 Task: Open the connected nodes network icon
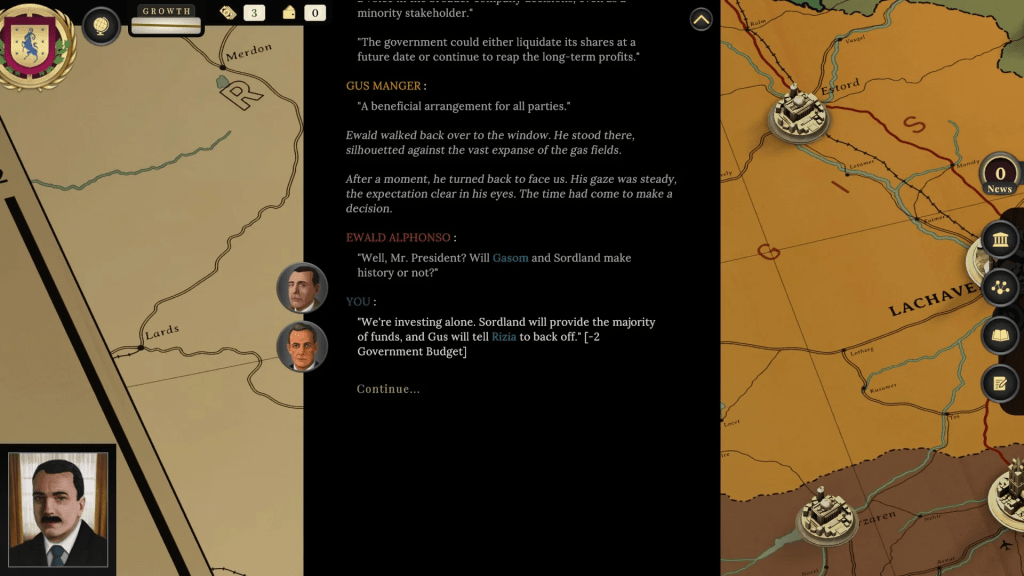tap(1000, 288)
